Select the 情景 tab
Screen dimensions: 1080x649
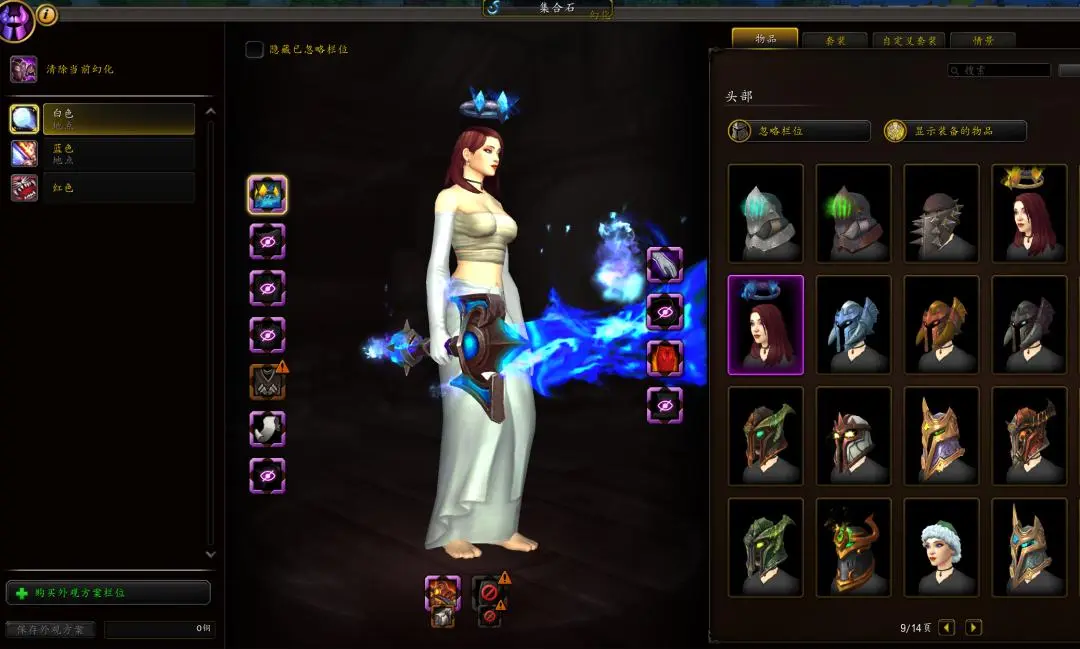(x=982, y=40)
